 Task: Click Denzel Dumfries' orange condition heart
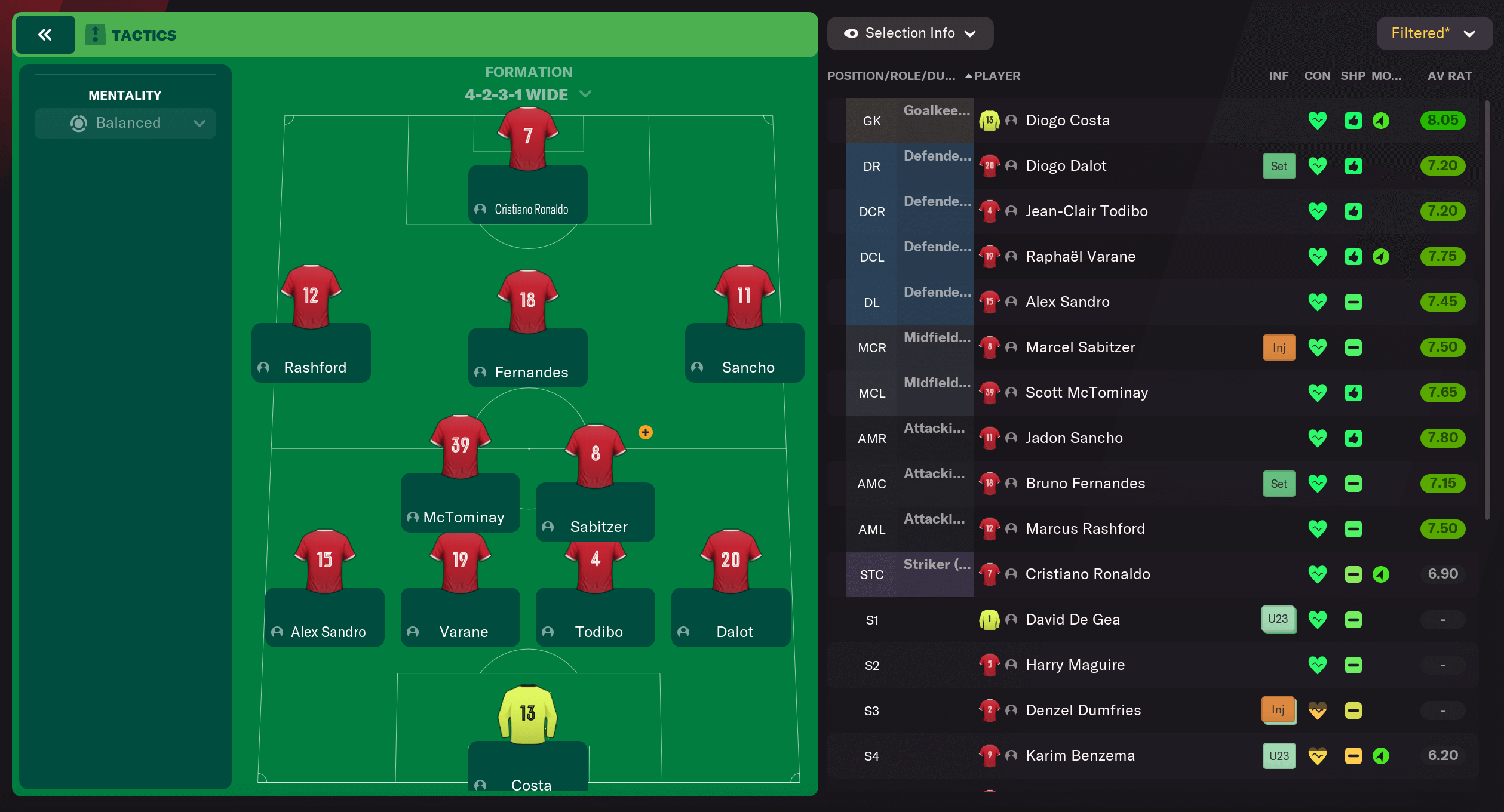click(1318, 710)
